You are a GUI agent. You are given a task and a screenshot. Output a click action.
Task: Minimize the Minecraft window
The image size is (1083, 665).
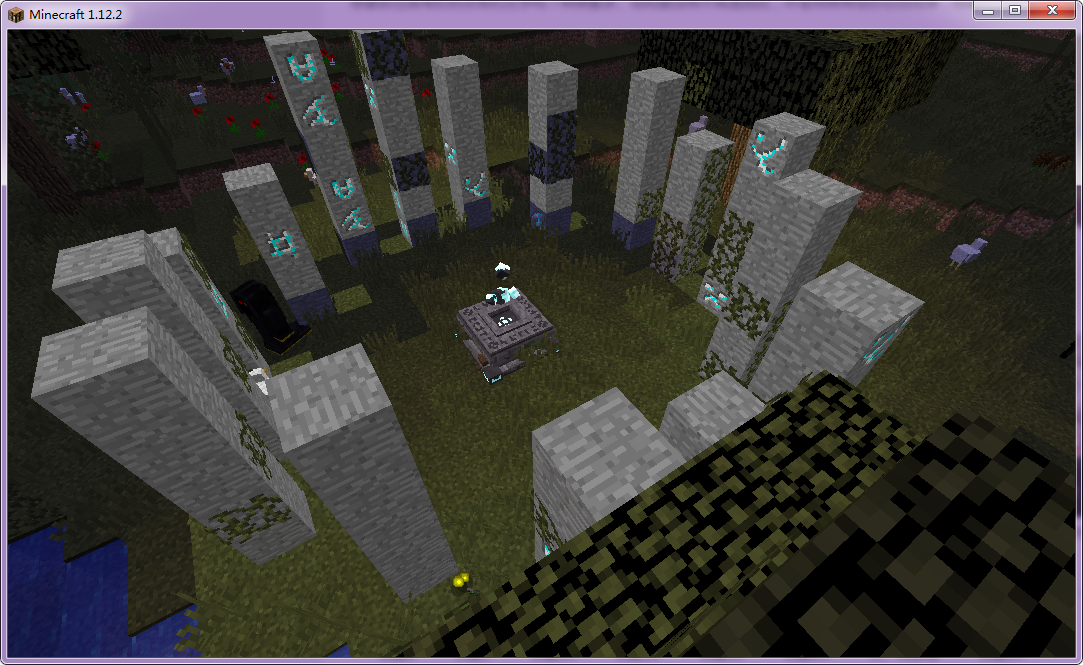pyautogui.click(x=988, y=10)
